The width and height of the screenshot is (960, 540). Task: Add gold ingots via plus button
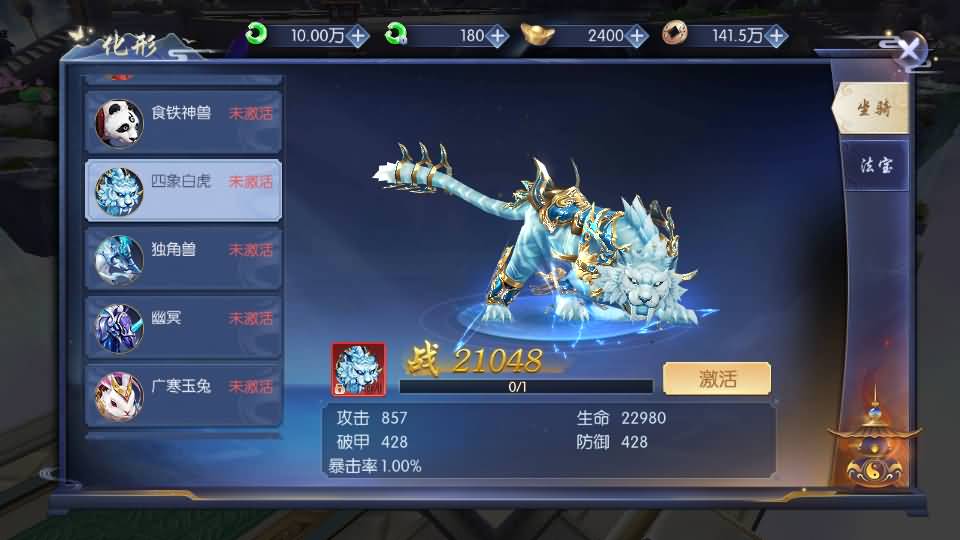click(637, 36)
